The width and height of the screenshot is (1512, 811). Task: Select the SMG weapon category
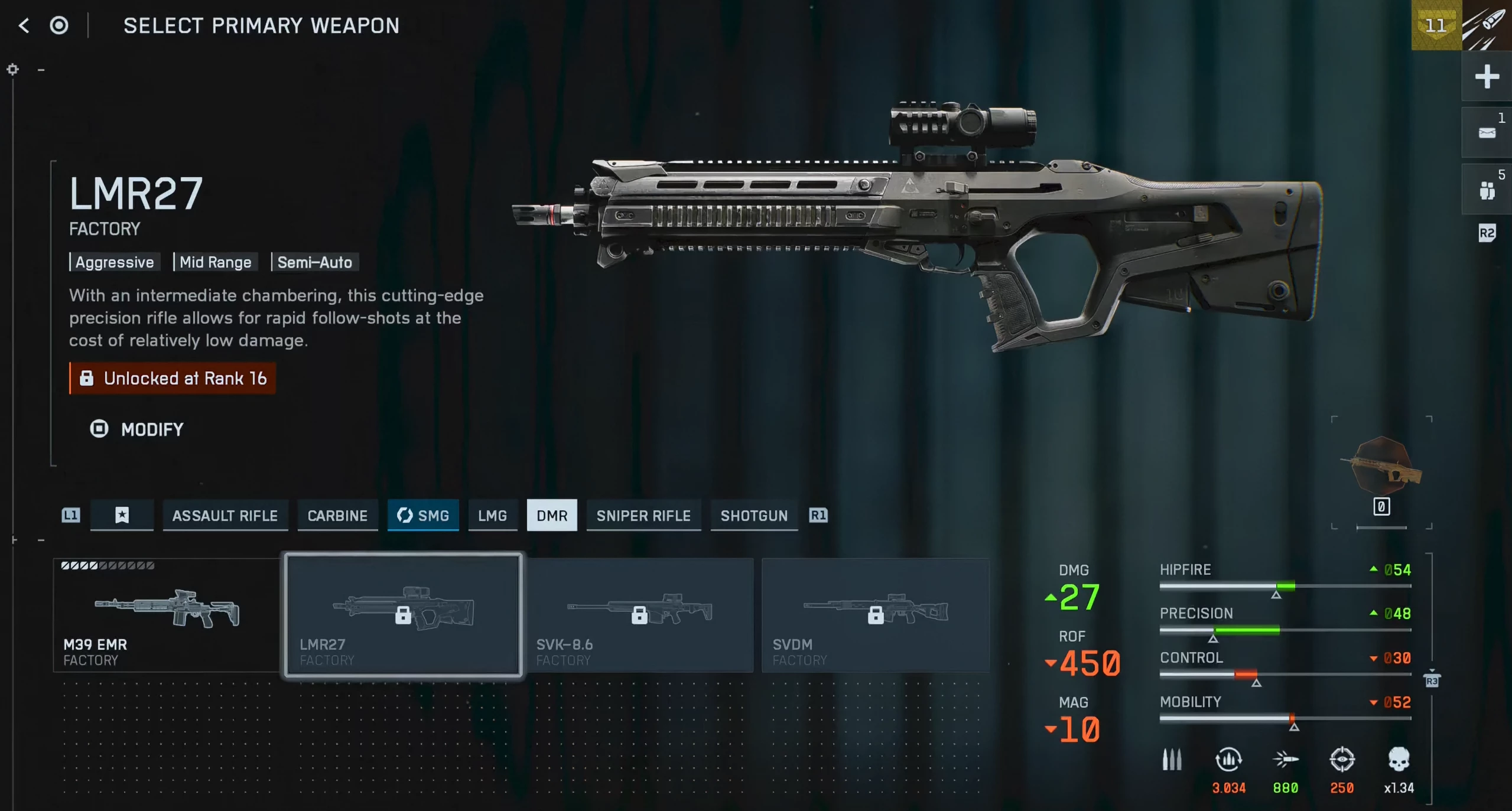pyautogui.click(x=423, y=516)
